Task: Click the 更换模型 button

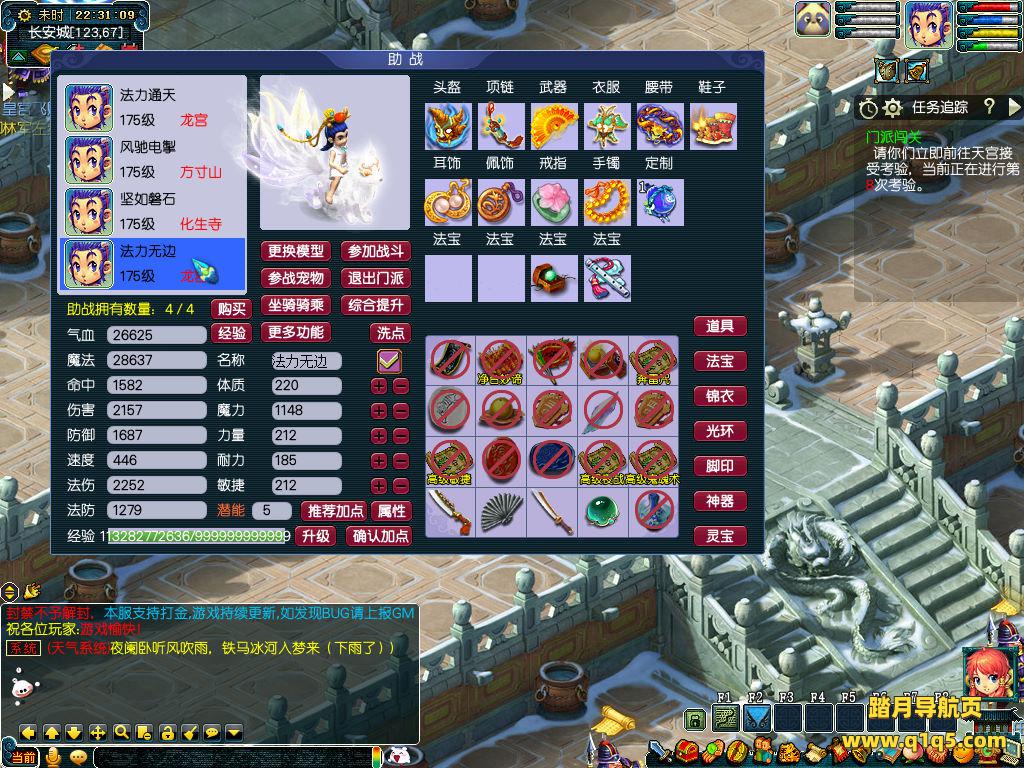Action: coord(297,251)
